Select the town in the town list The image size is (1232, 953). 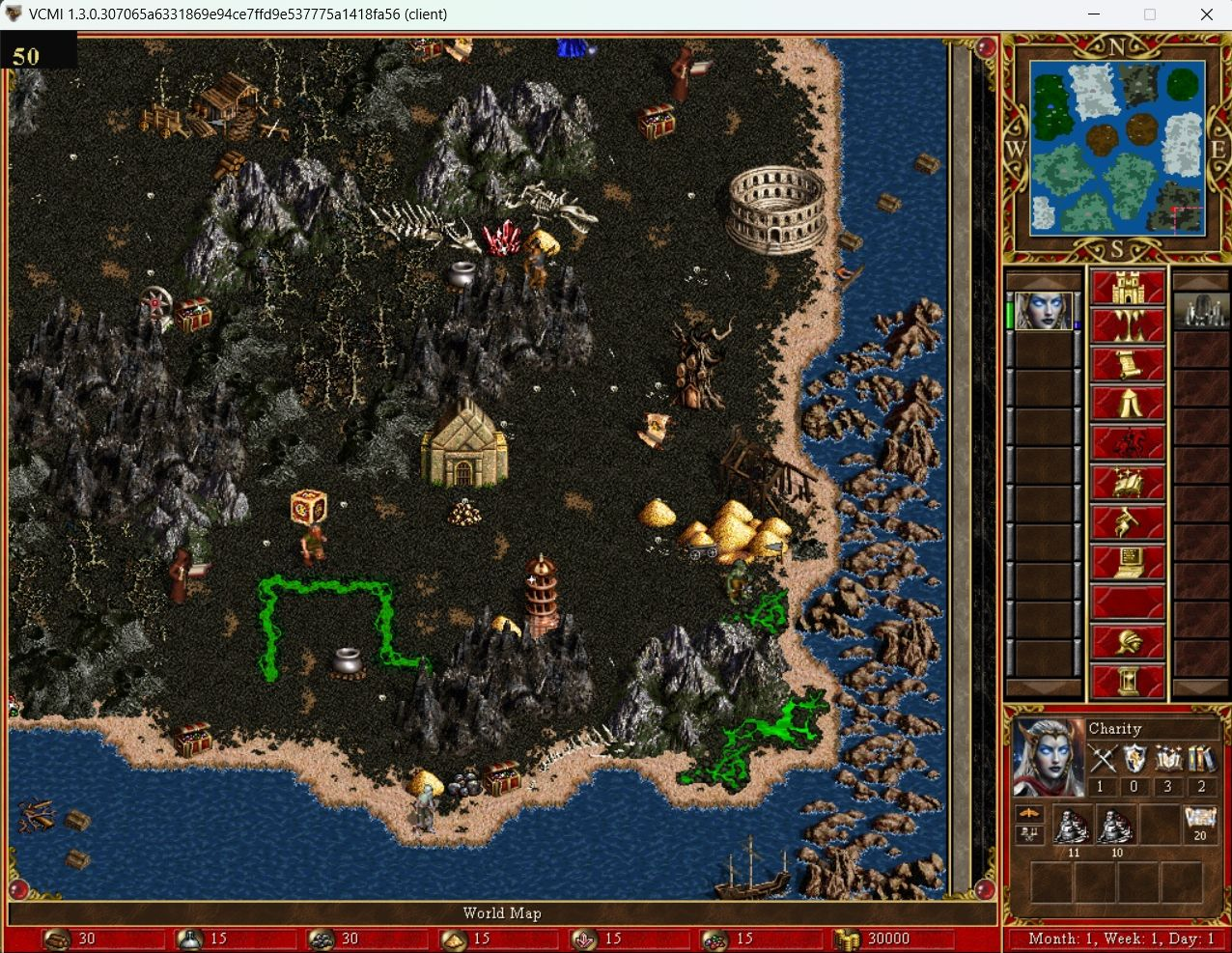point(1201,311)
